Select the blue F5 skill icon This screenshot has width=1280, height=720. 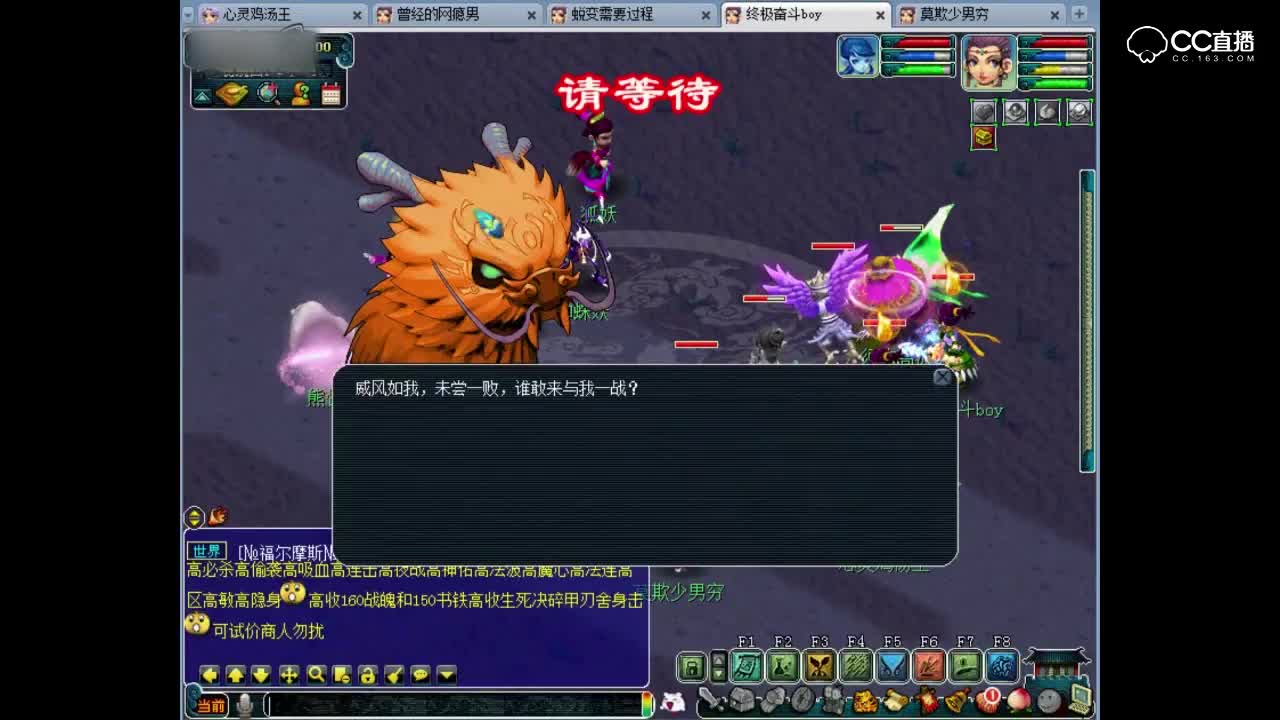893,665
